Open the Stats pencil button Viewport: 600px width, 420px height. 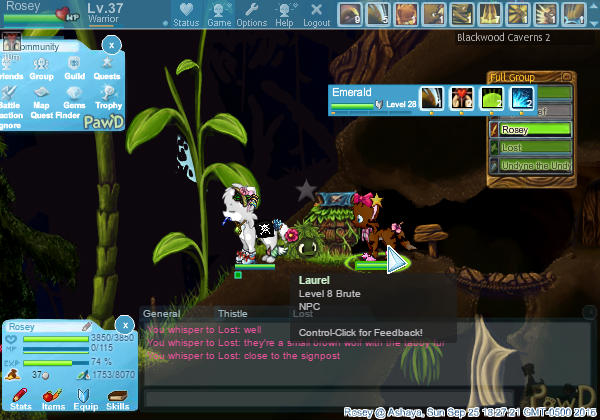(20, 398)
